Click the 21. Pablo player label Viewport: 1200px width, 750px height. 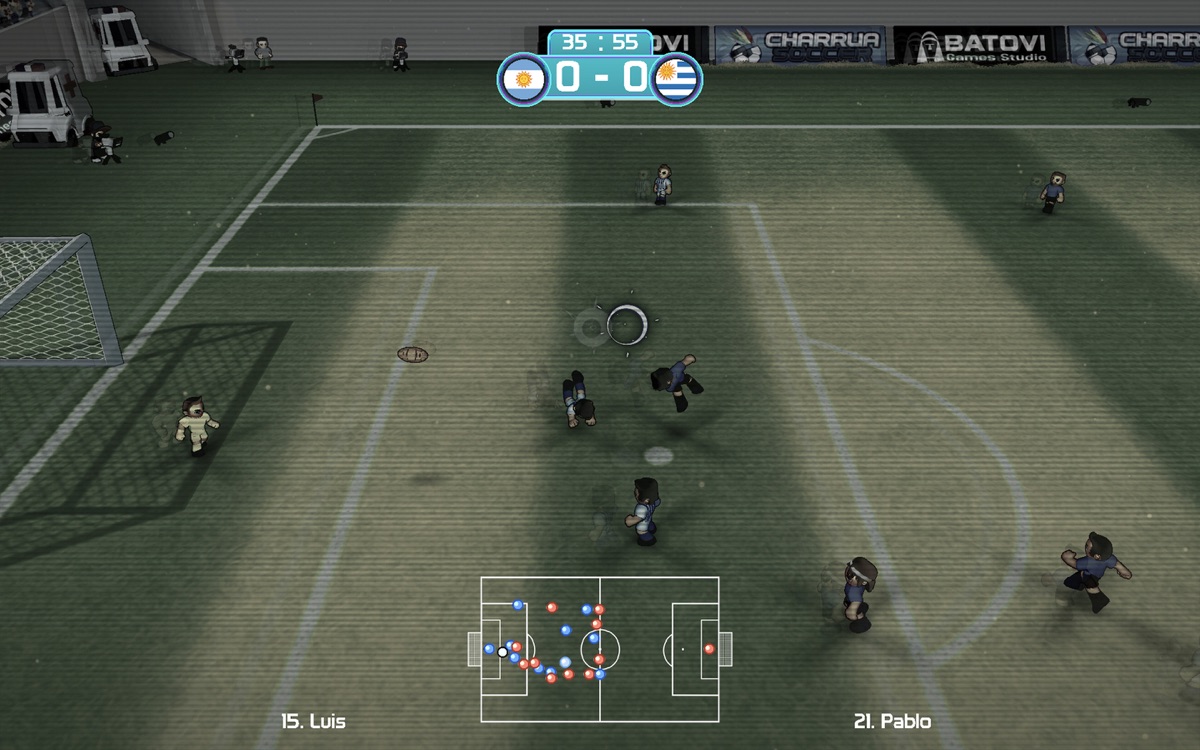pyautogui.click(x=892, y=721)
